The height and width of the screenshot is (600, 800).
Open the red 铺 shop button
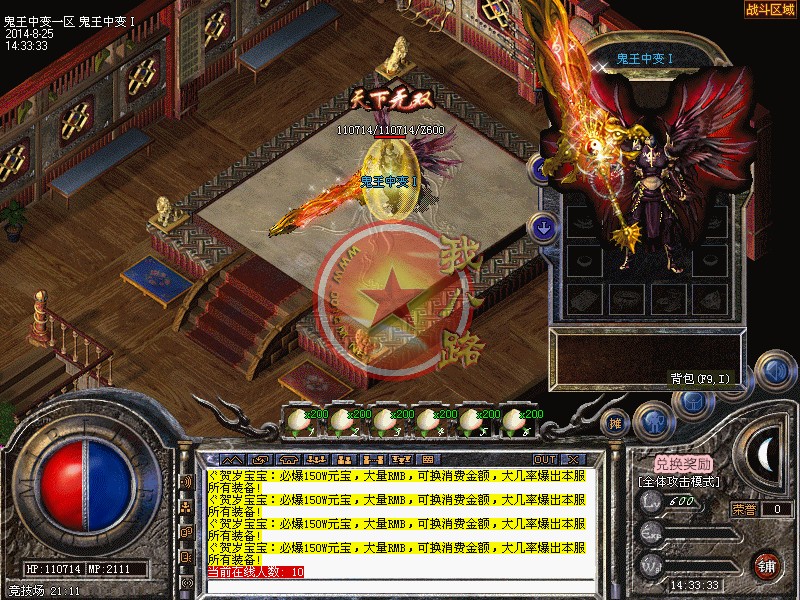pyautogui.click(x=767, y=563)
